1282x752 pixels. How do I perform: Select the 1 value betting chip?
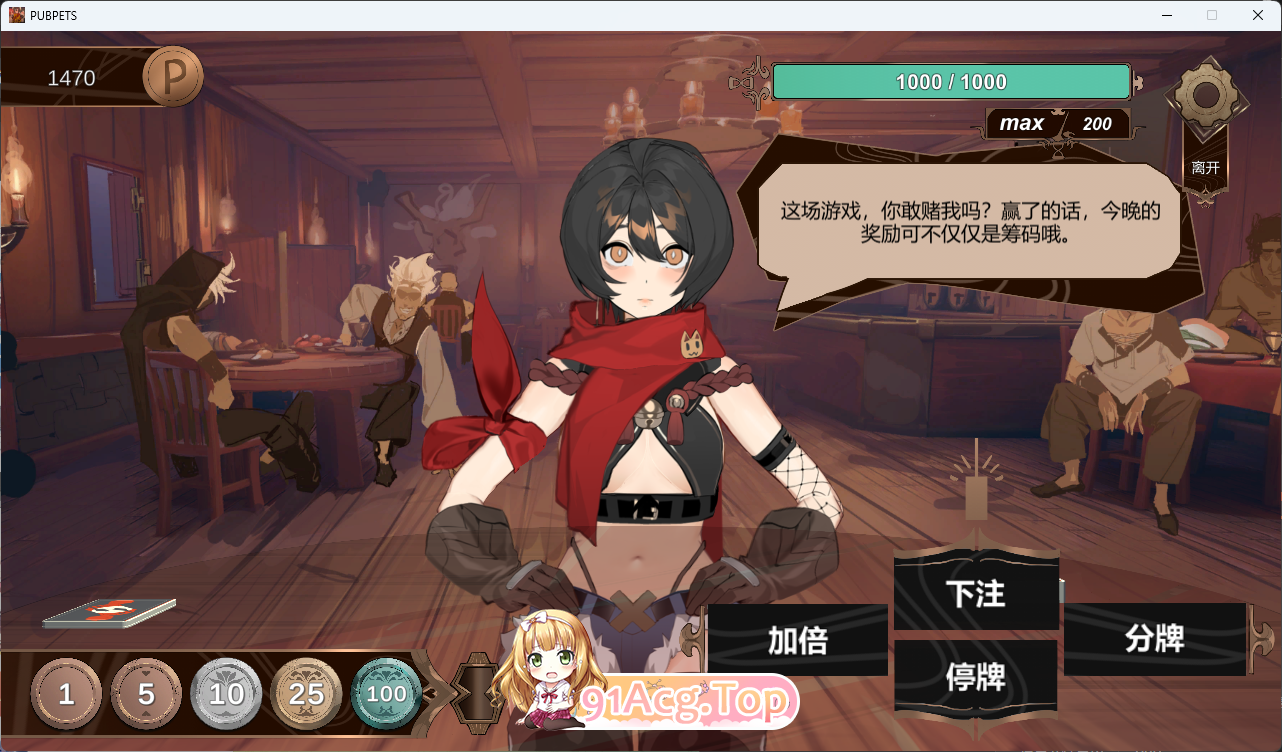(x=66, y=694)
